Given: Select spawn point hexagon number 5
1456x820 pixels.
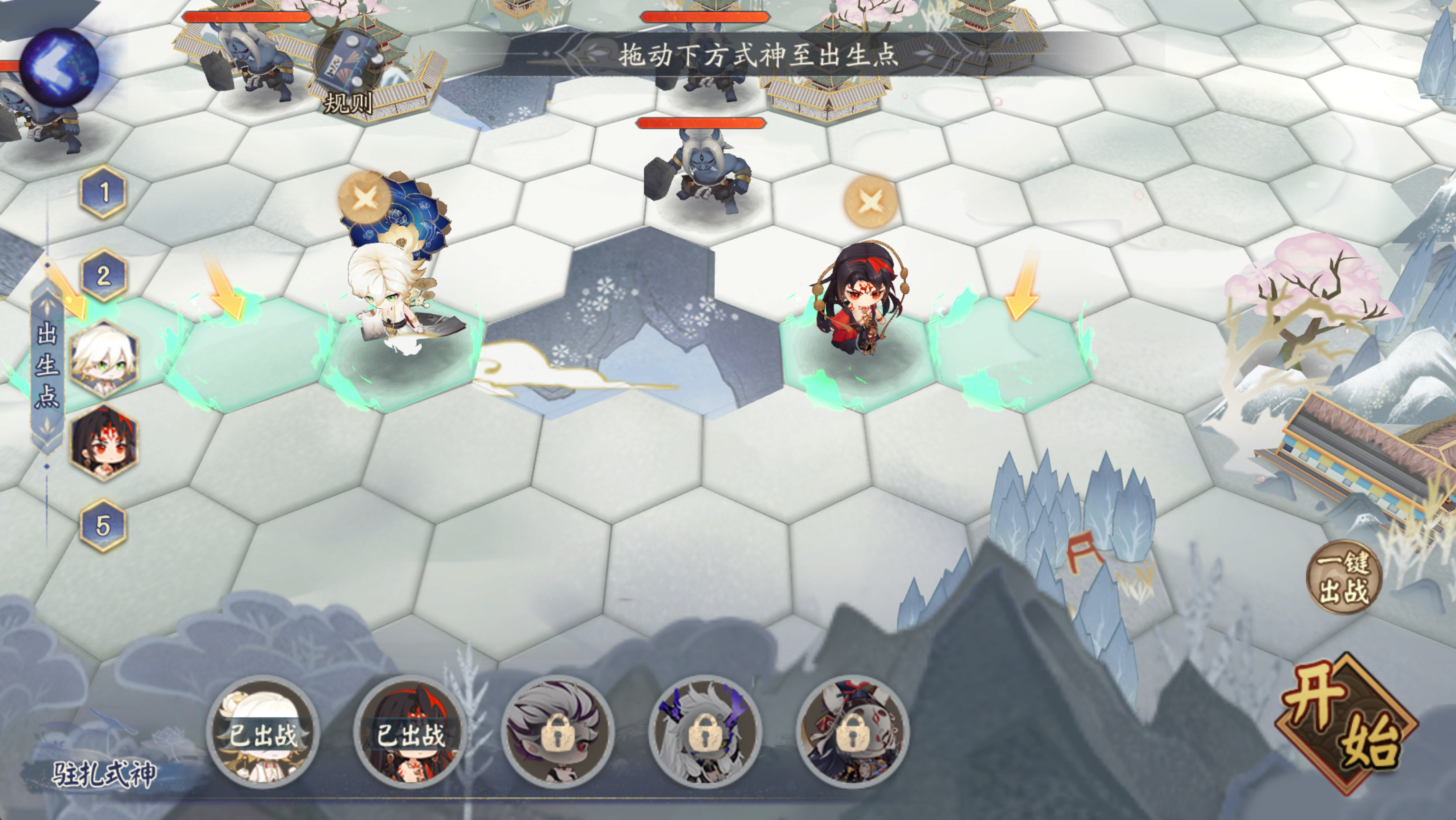Looking at the screenshot, I should tap(104, 526).
